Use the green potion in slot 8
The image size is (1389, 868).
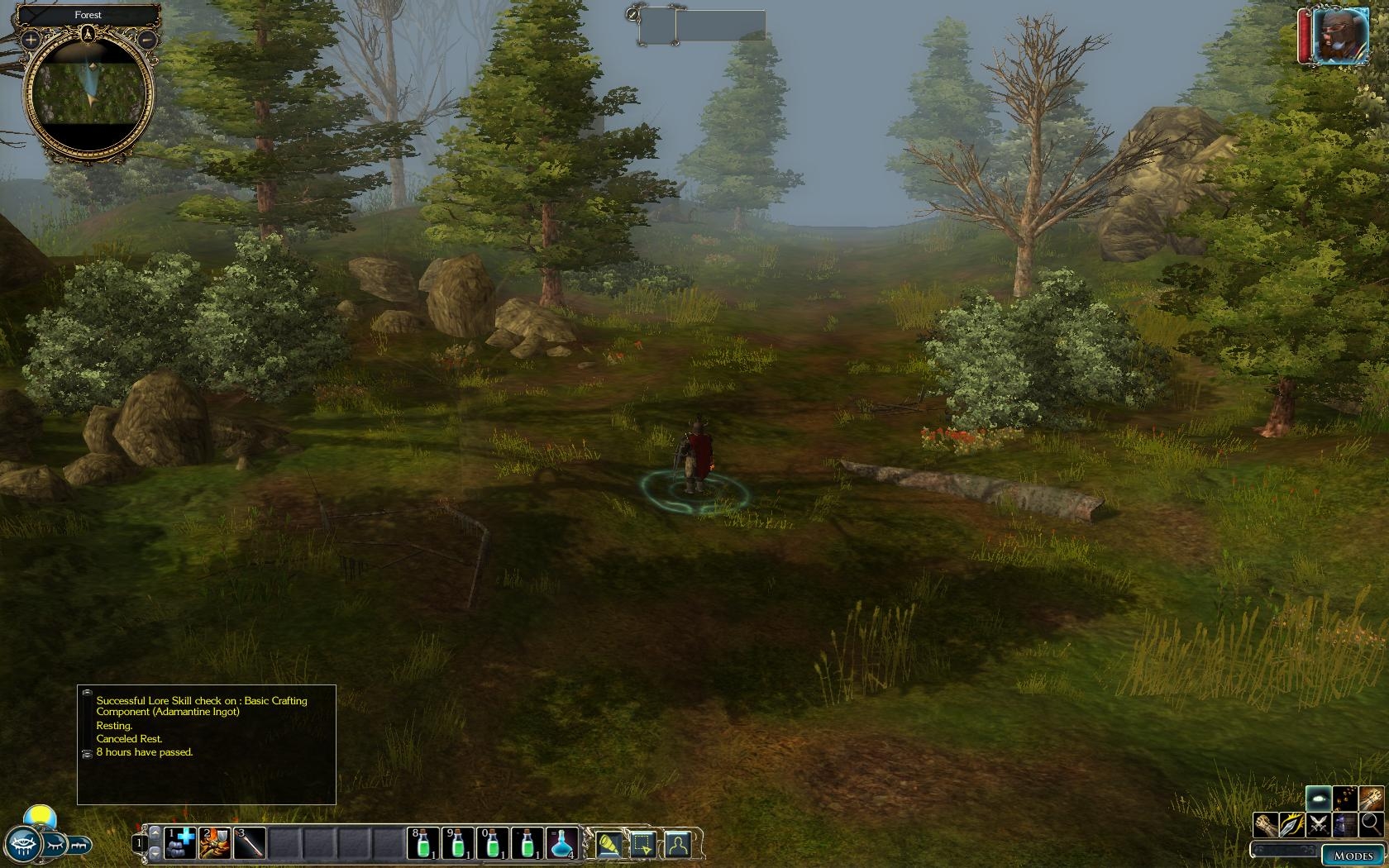[423, 843]
